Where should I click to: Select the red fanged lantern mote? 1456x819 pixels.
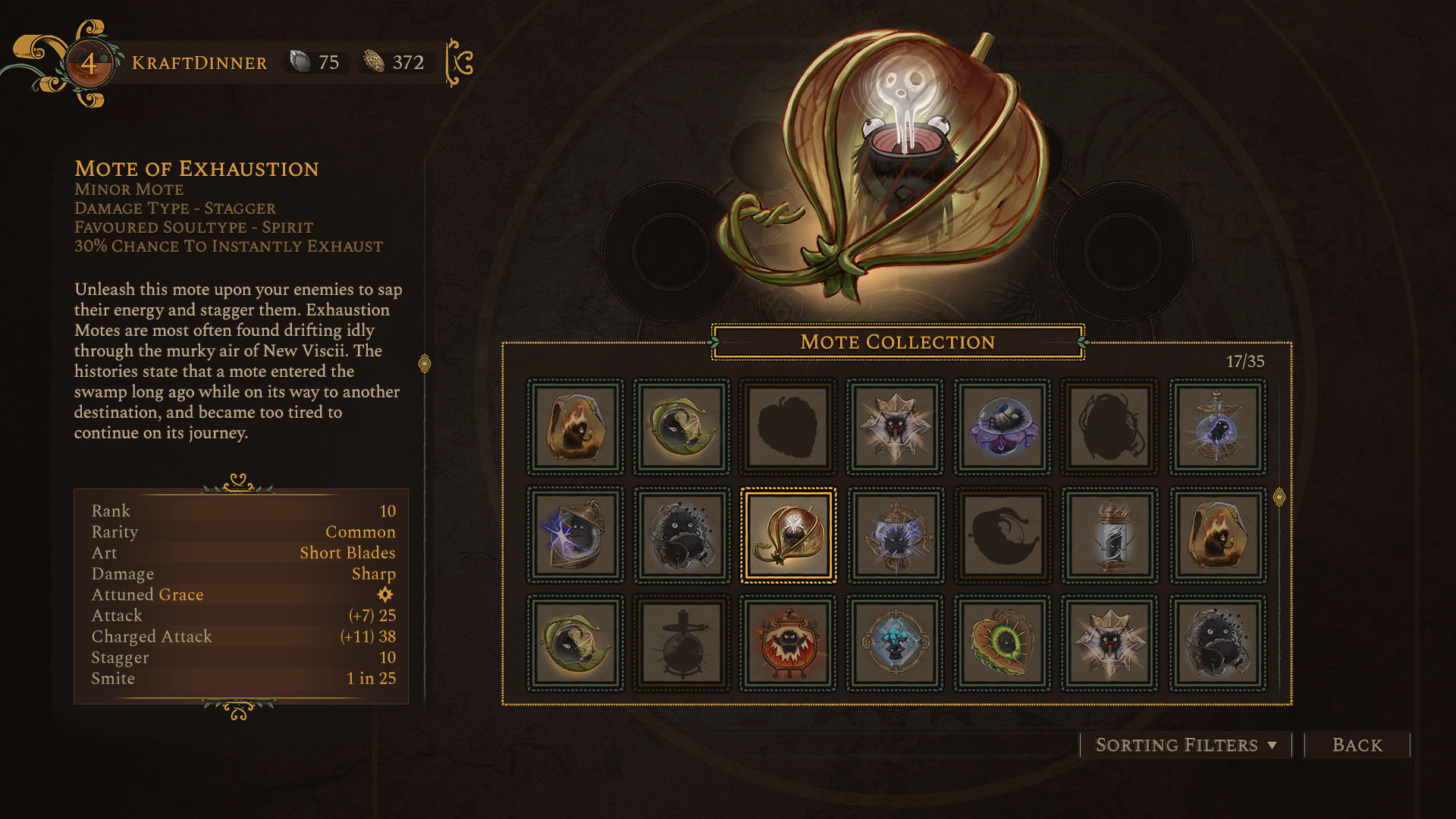(789, 643)
